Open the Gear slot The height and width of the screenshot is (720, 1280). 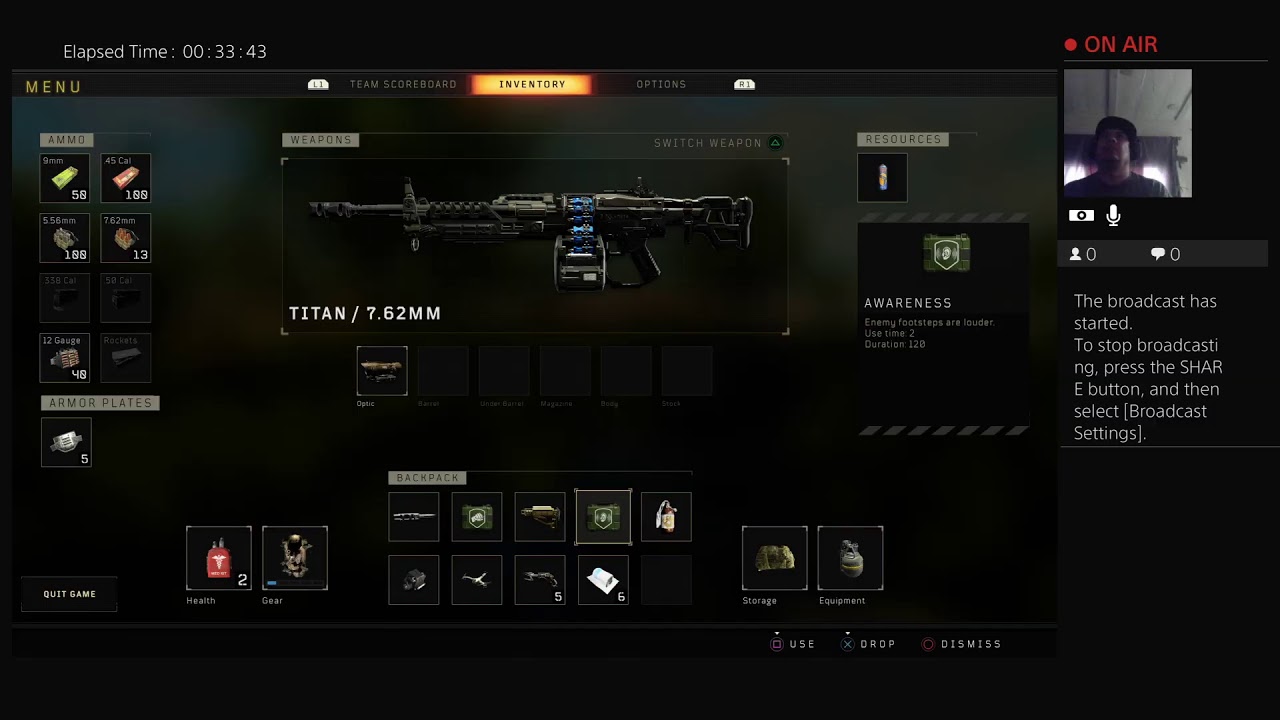tap(295, 558)
